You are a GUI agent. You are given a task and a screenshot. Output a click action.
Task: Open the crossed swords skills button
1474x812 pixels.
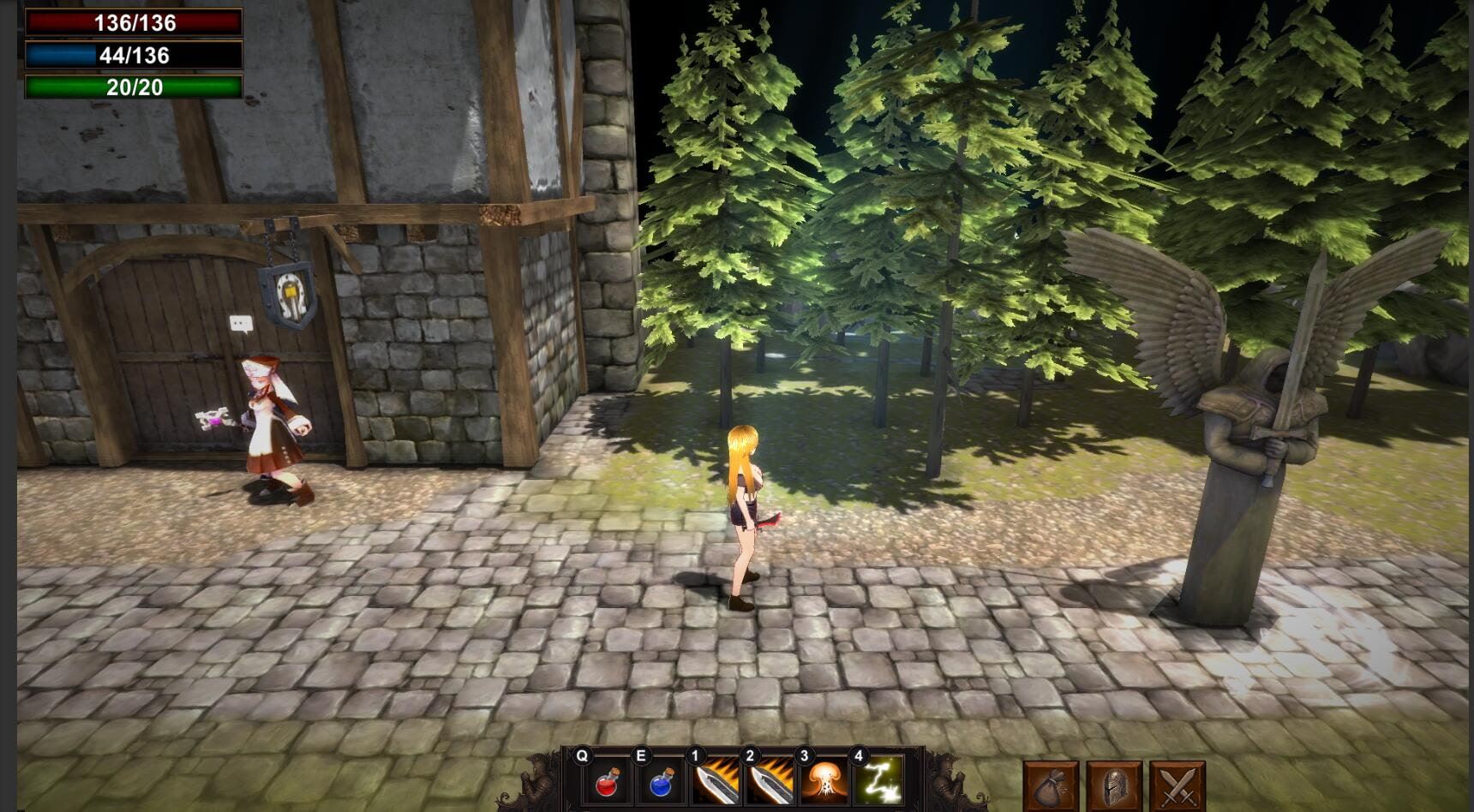tap(1177, 786)
